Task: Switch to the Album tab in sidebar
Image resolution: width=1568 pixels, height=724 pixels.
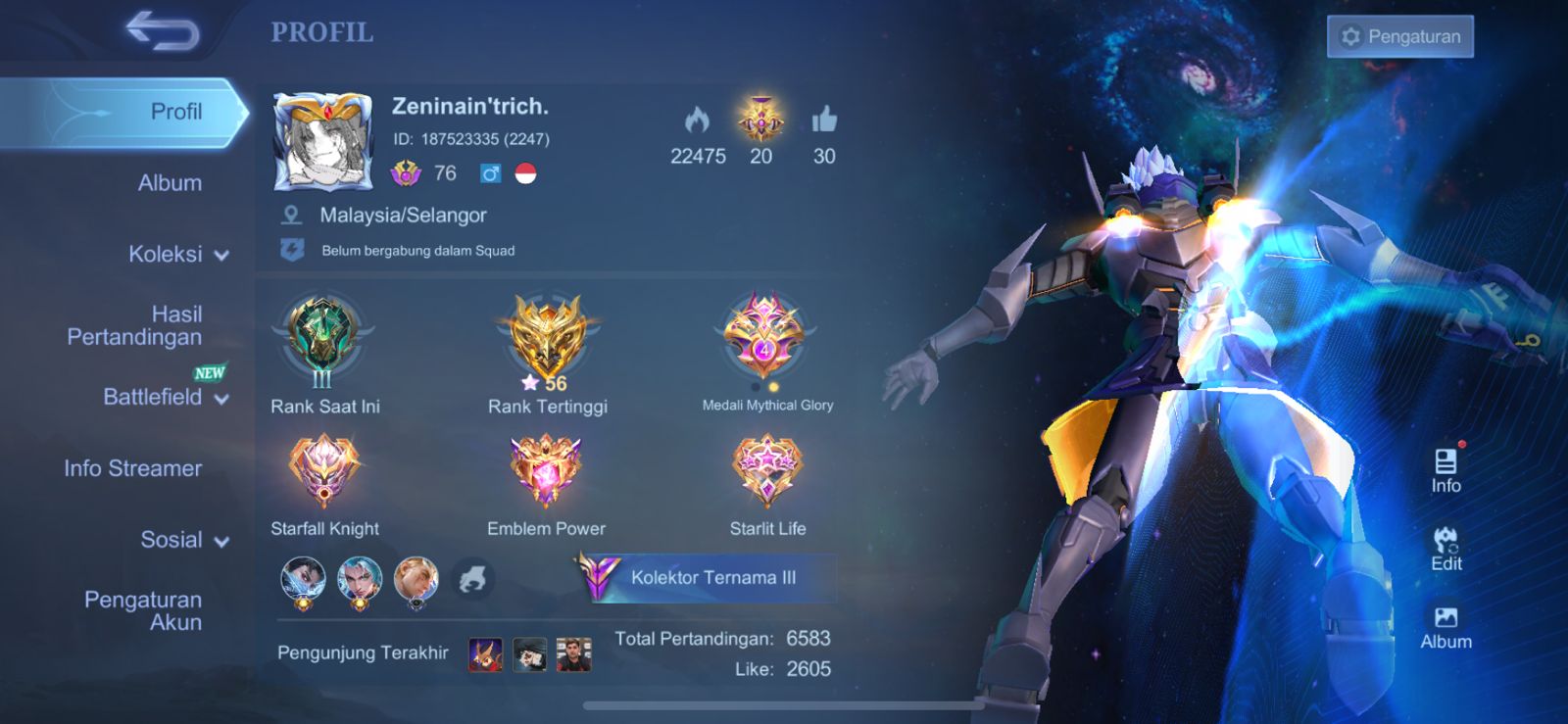Action: 170,182
